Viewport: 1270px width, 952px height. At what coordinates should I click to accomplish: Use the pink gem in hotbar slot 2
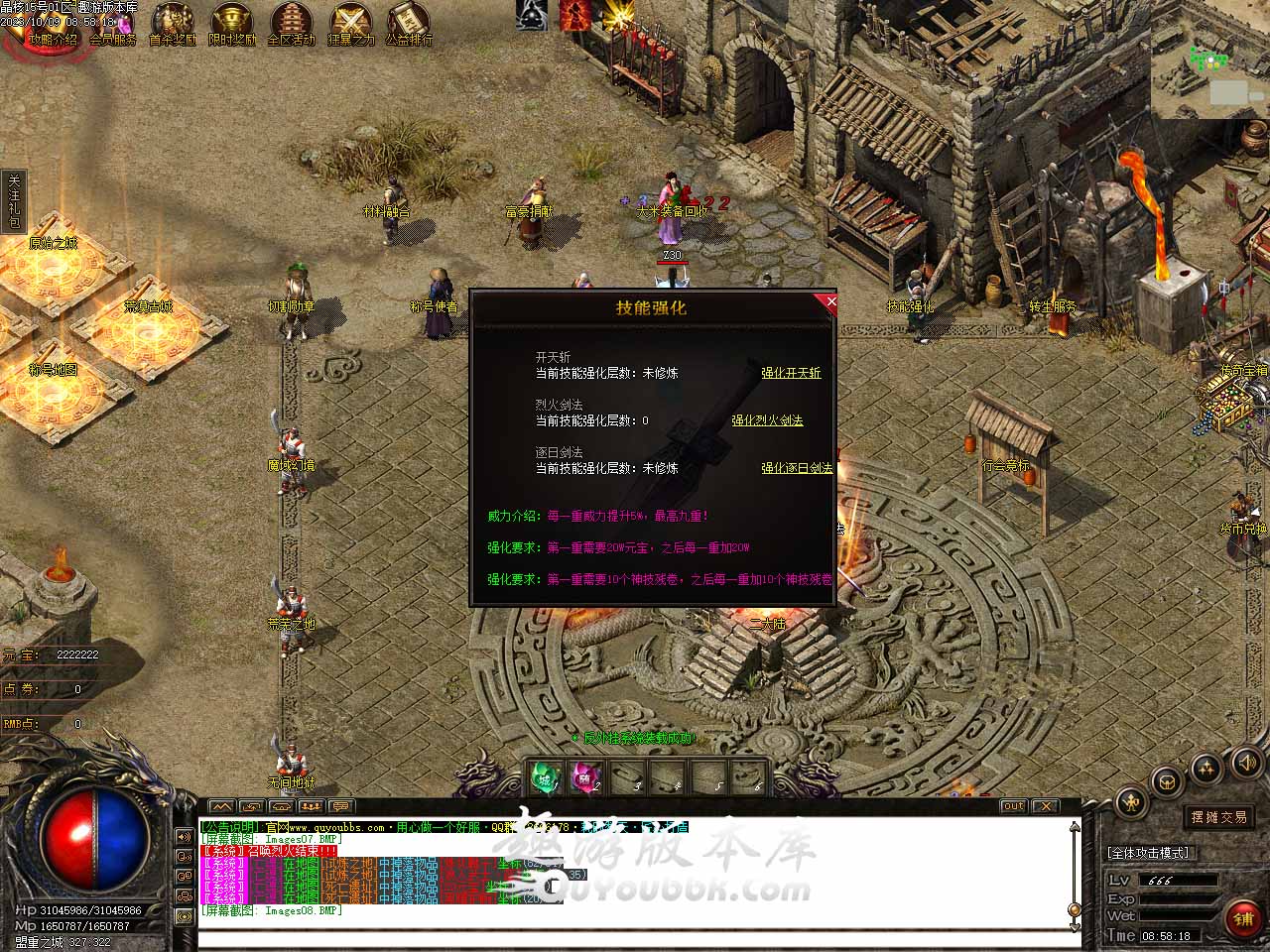(584, 776)
